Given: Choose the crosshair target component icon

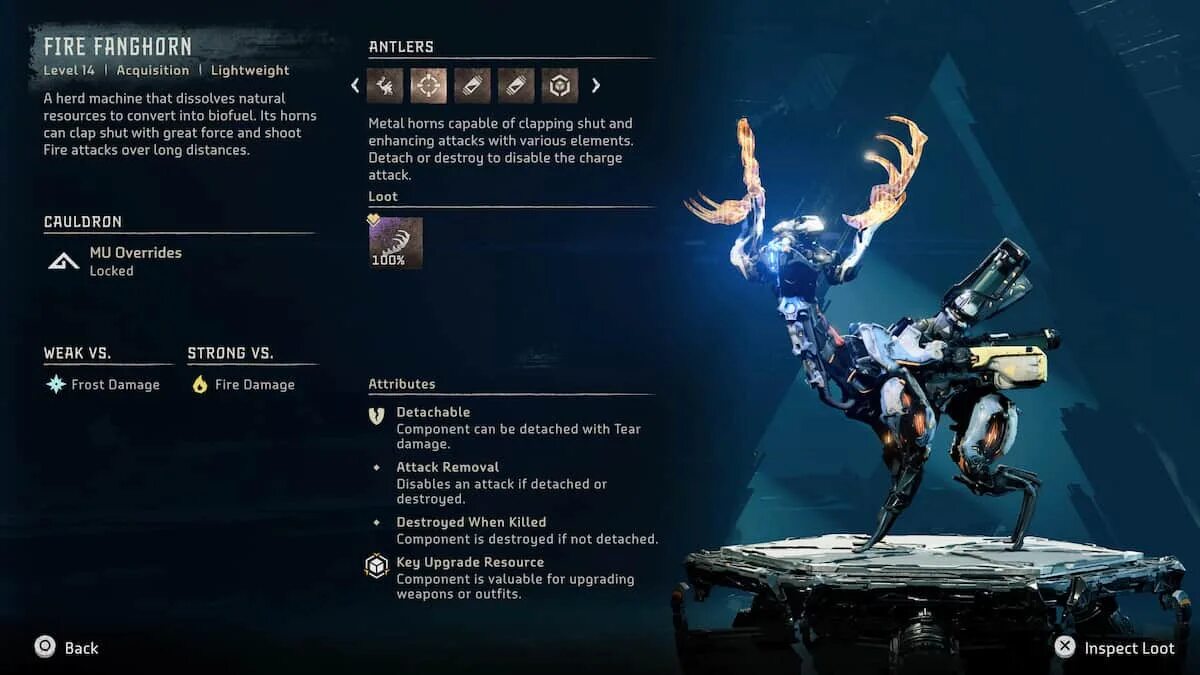Looking at the screenshot, I should pos(429,86).
